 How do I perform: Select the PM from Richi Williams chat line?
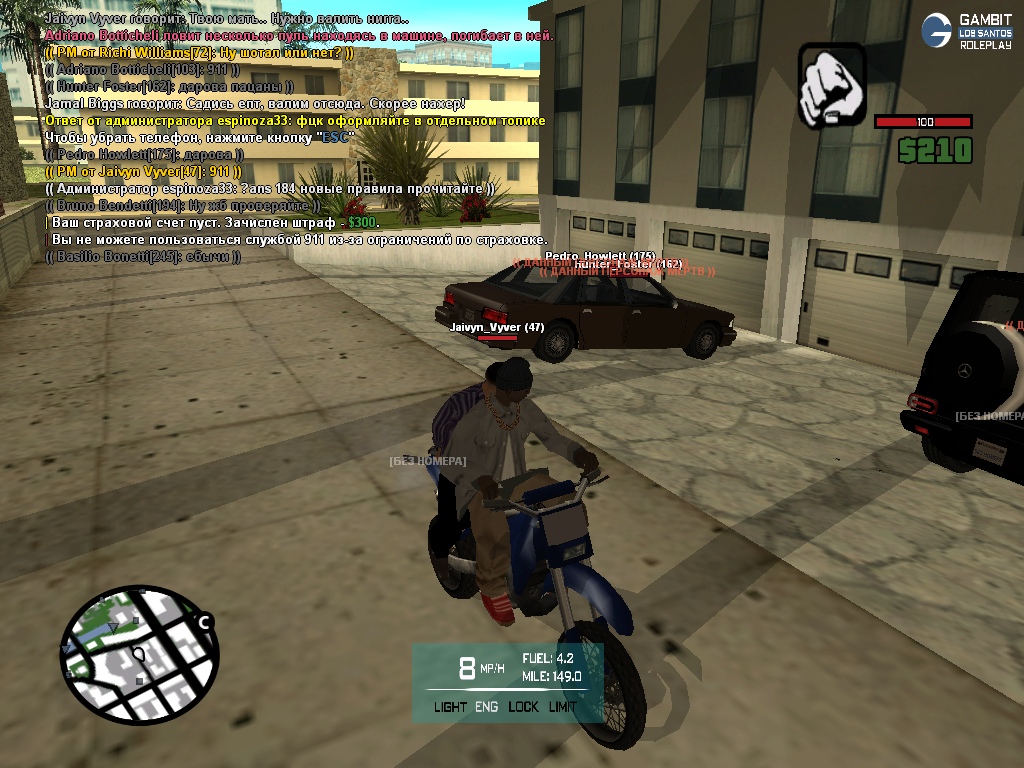(x=199, y=52)
